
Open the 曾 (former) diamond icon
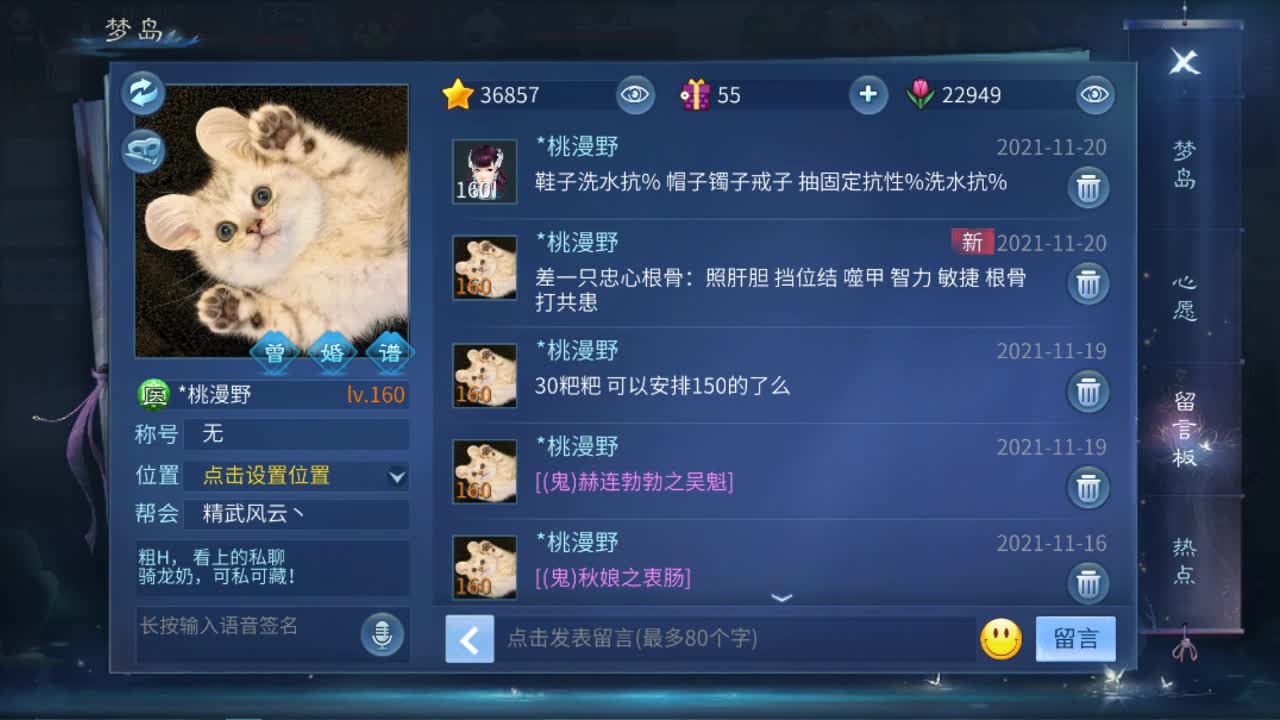coord(273,352)
